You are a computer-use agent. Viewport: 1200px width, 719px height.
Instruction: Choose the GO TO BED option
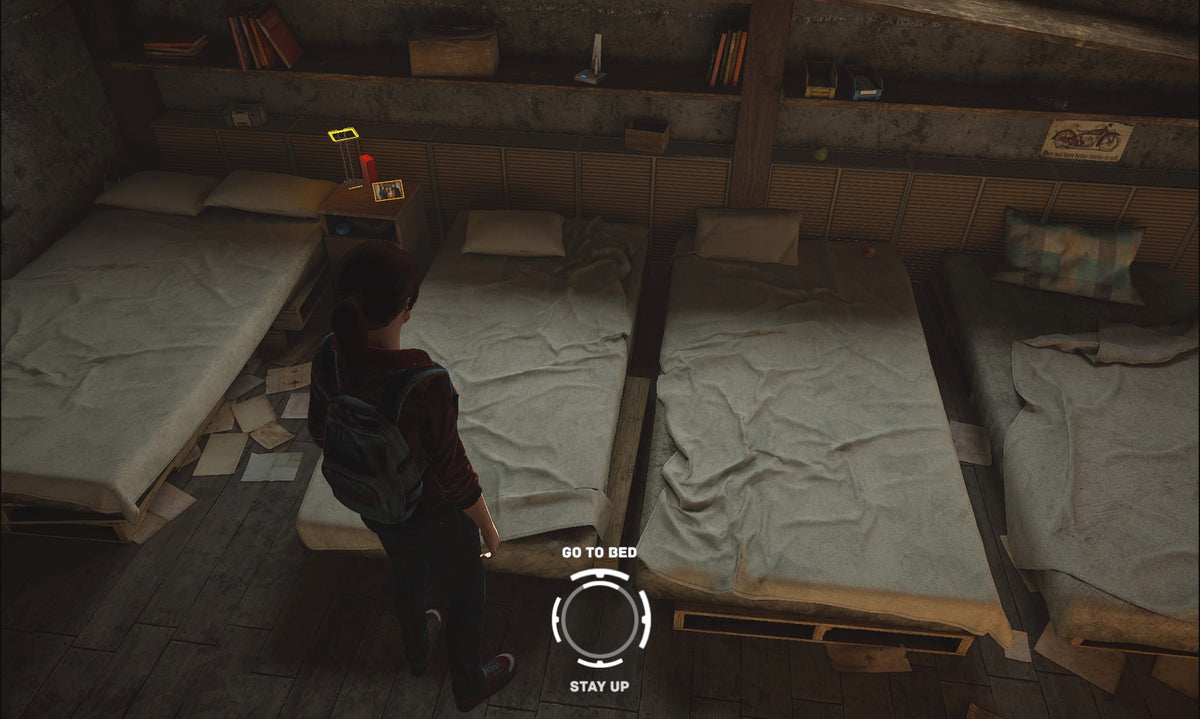tap(599, 552)
